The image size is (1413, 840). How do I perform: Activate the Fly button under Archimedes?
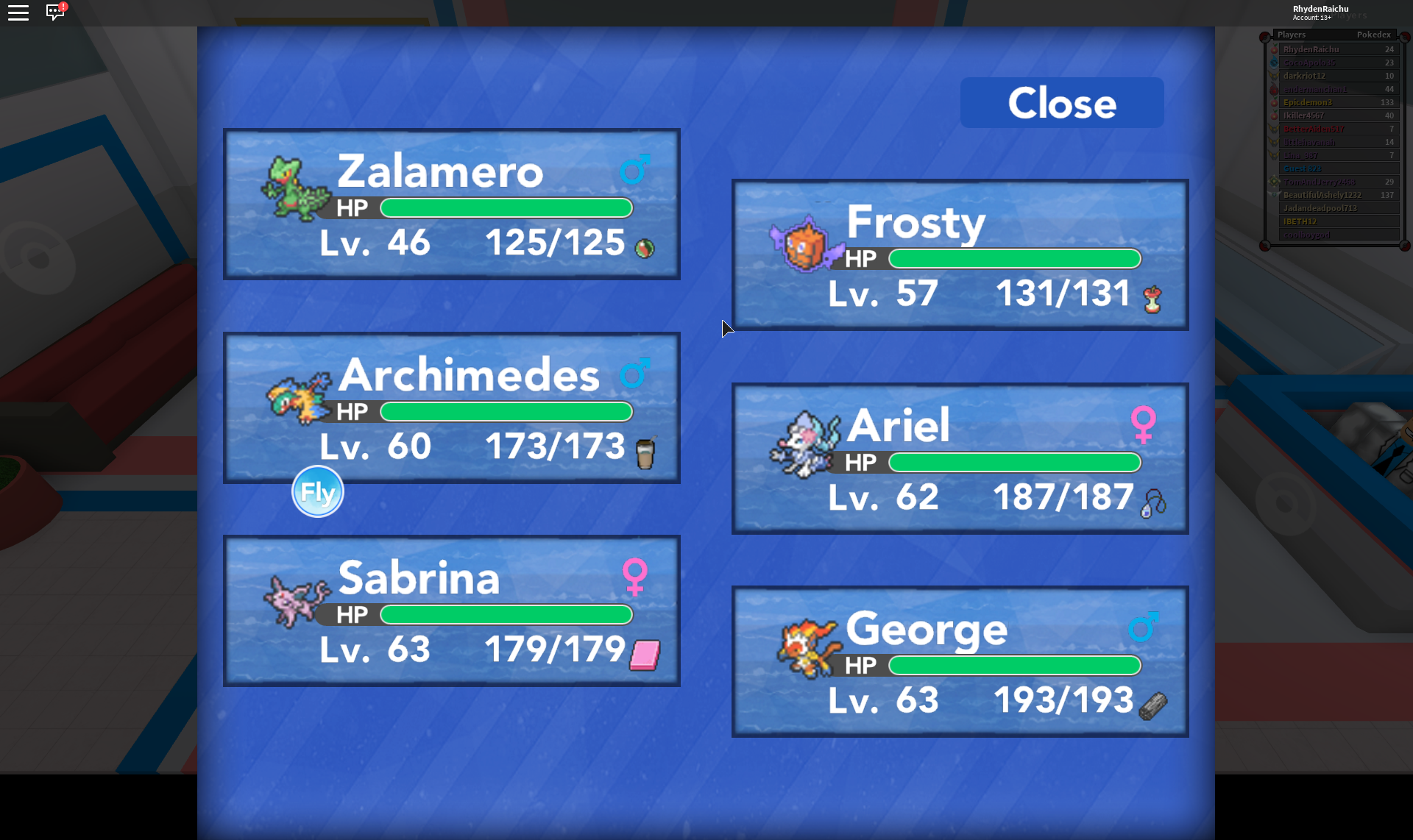click(x=318, y=492)
